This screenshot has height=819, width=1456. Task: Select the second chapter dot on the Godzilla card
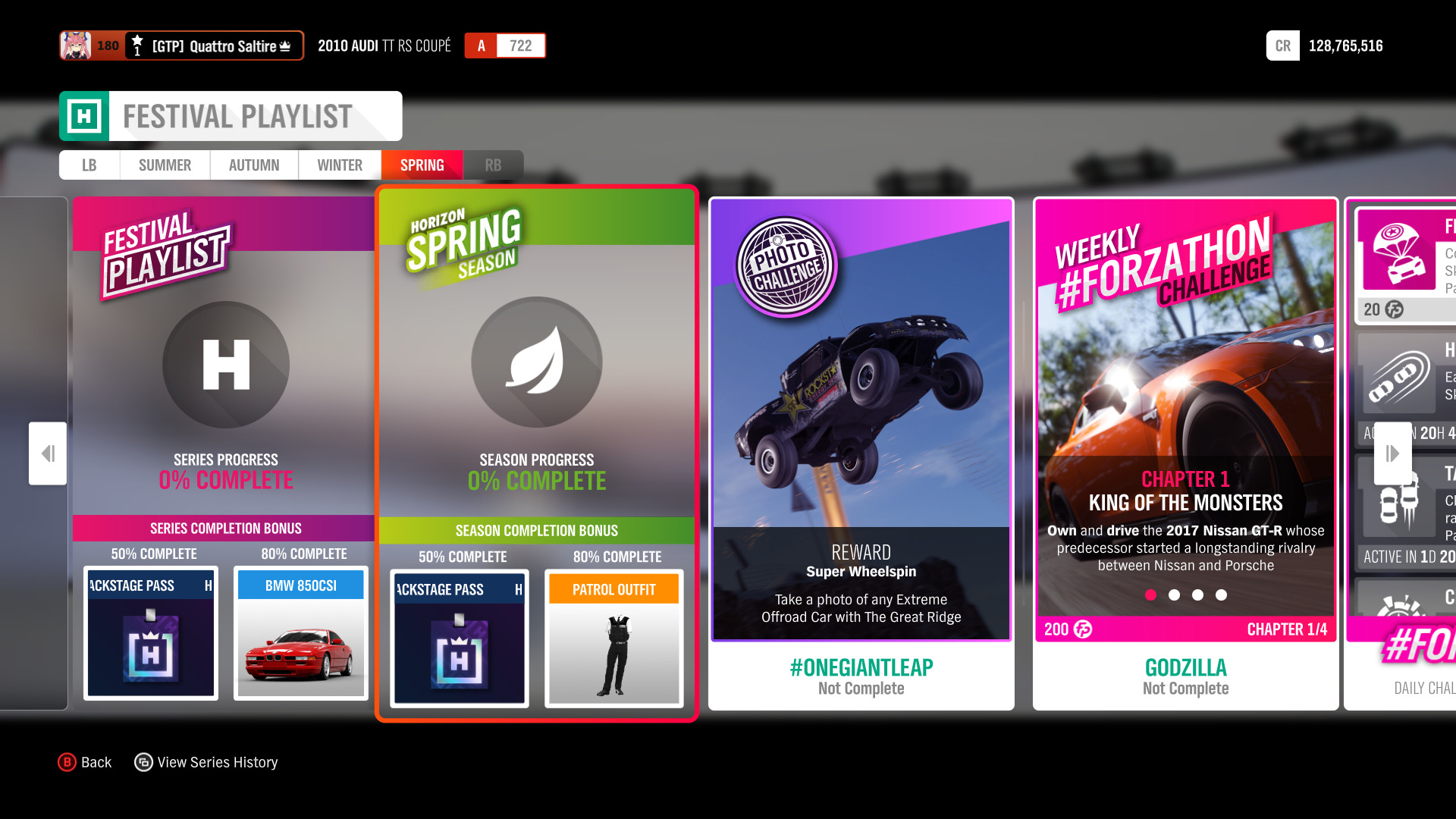[x=1175, y=595]
